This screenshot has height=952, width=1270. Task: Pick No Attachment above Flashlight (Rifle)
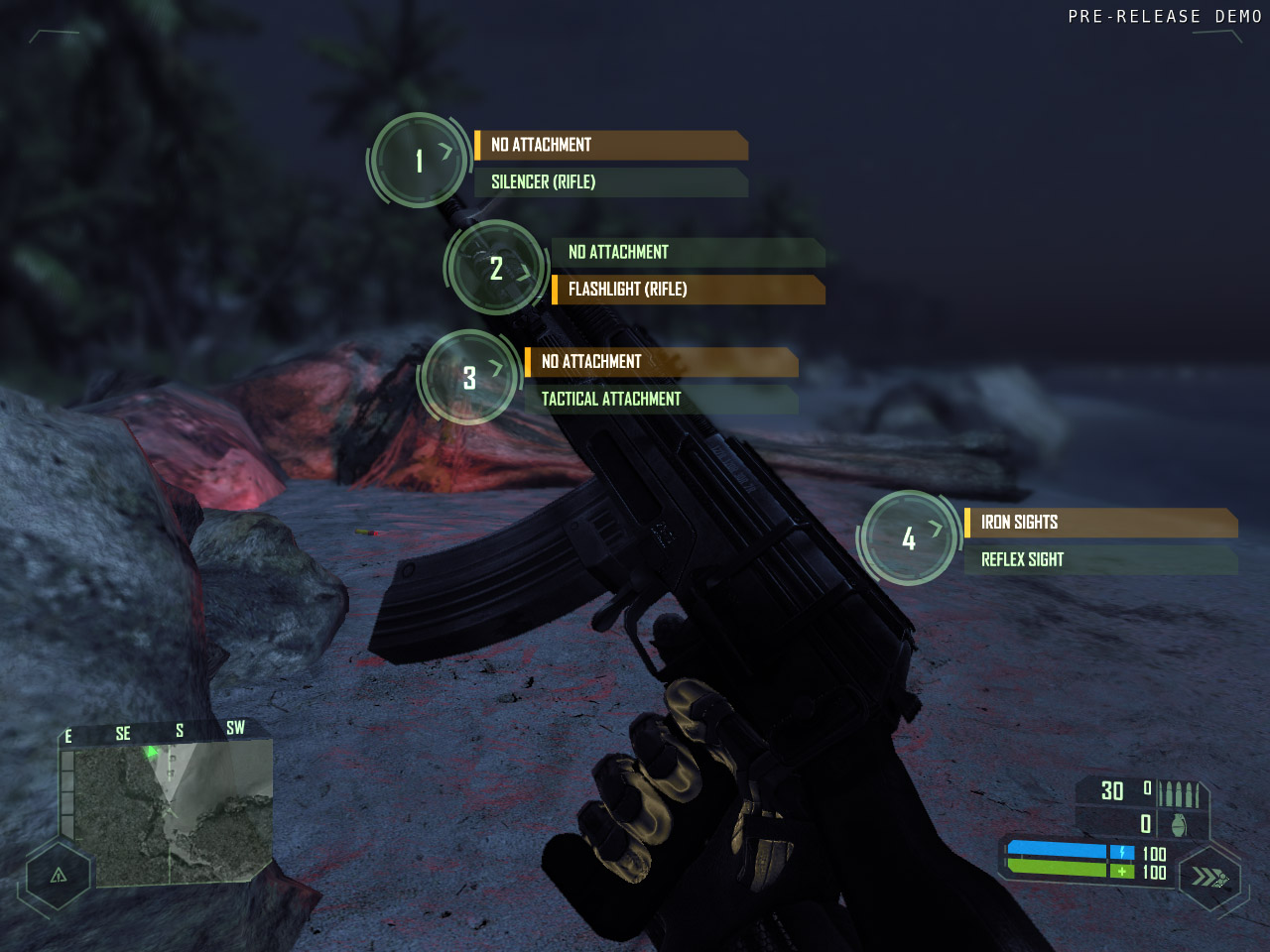(688, 252)
